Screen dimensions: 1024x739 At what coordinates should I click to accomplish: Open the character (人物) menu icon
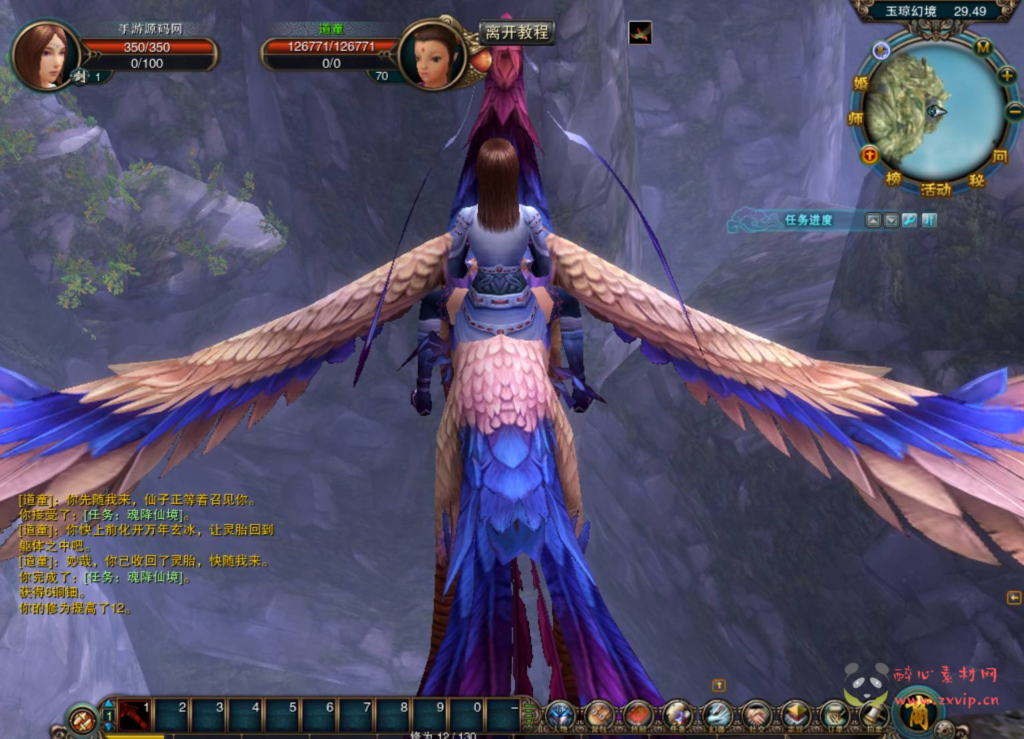pyautogui.click(x=560, y=714)
